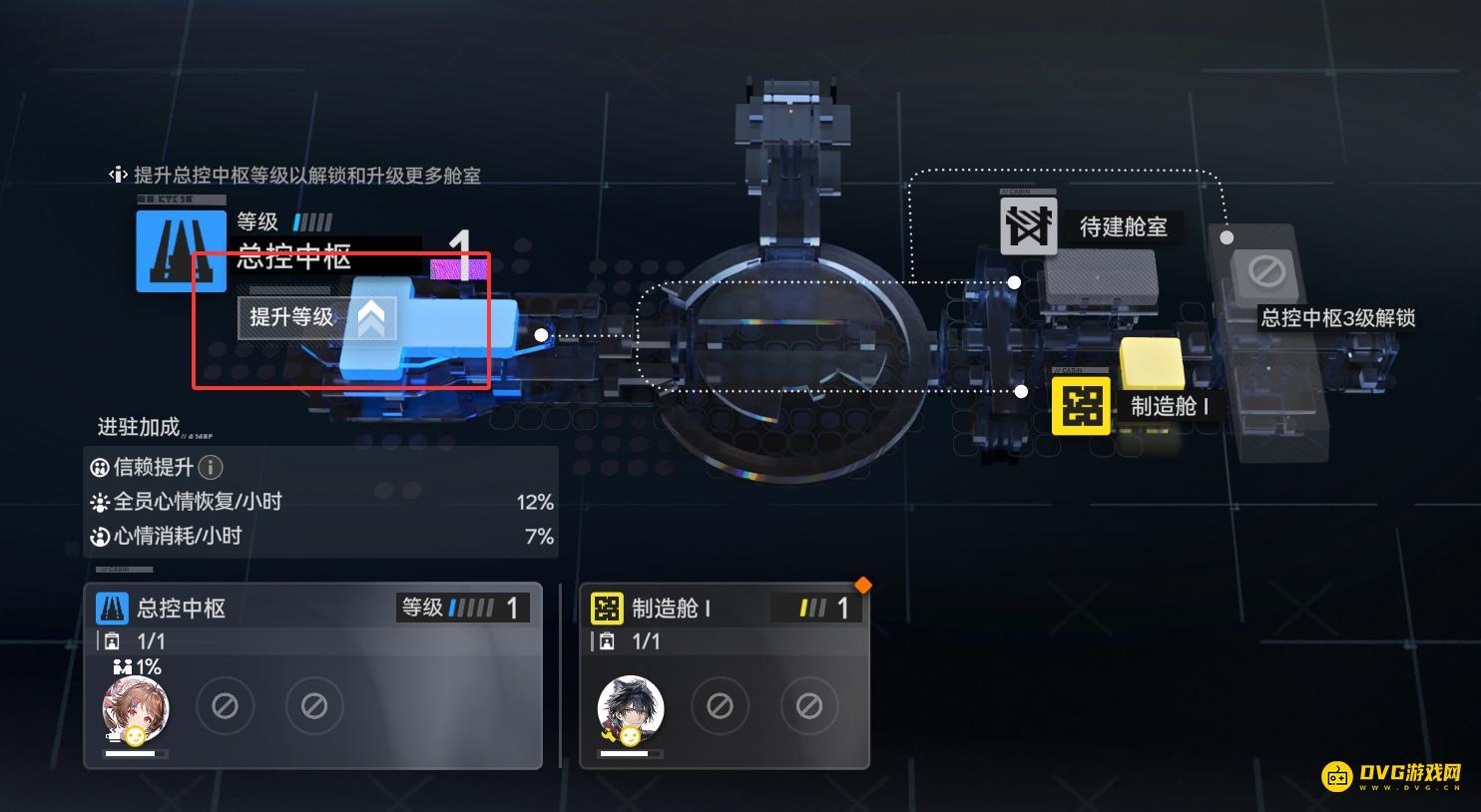The height and width of the screenshot is (812, 1481).
Task: Open the 信赖提升 info circle icon
Action: coord(211,467)
